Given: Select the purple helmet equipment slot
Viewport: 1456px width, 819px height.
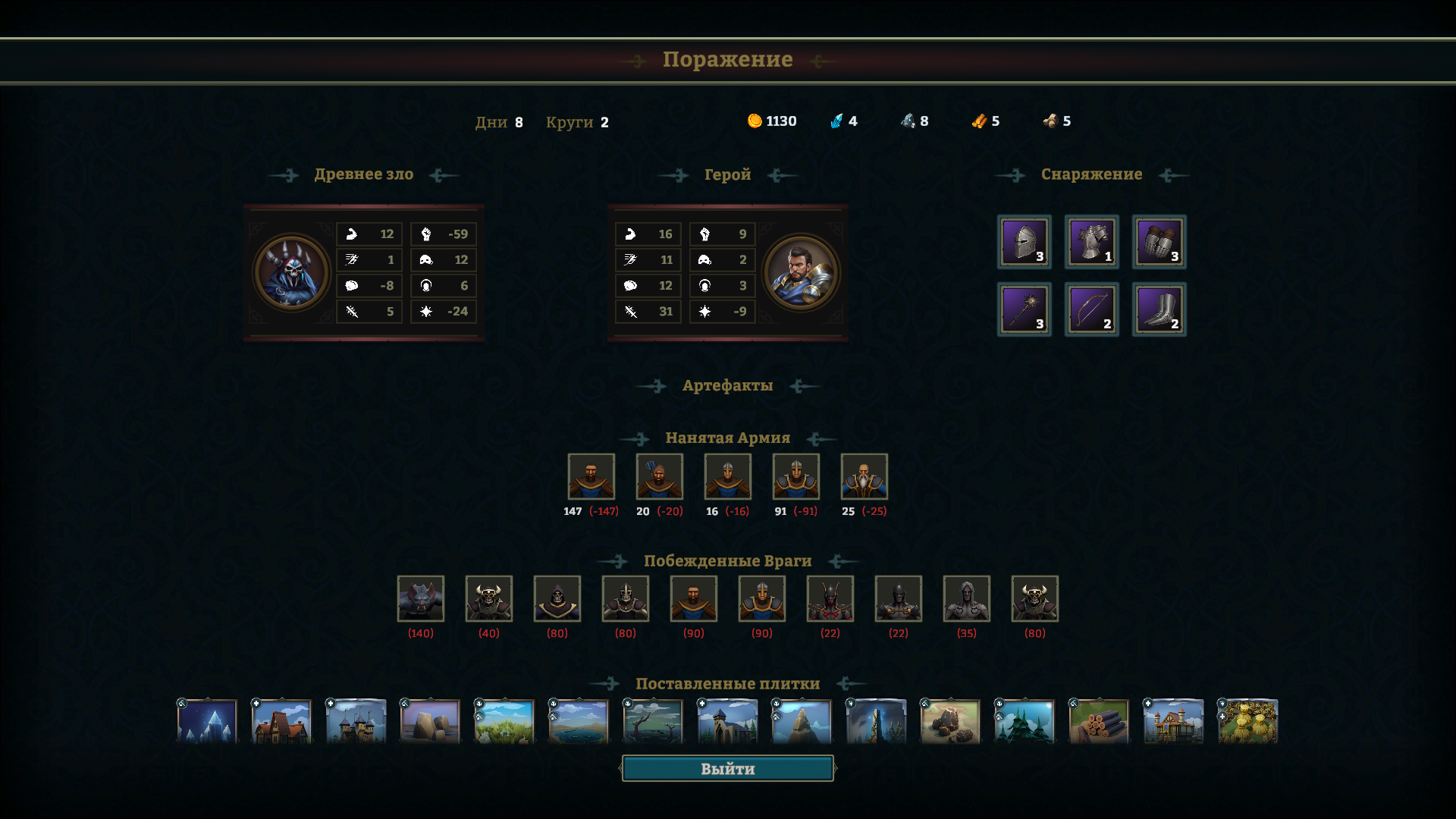Looking at the screenshot, I should 1024,242.
